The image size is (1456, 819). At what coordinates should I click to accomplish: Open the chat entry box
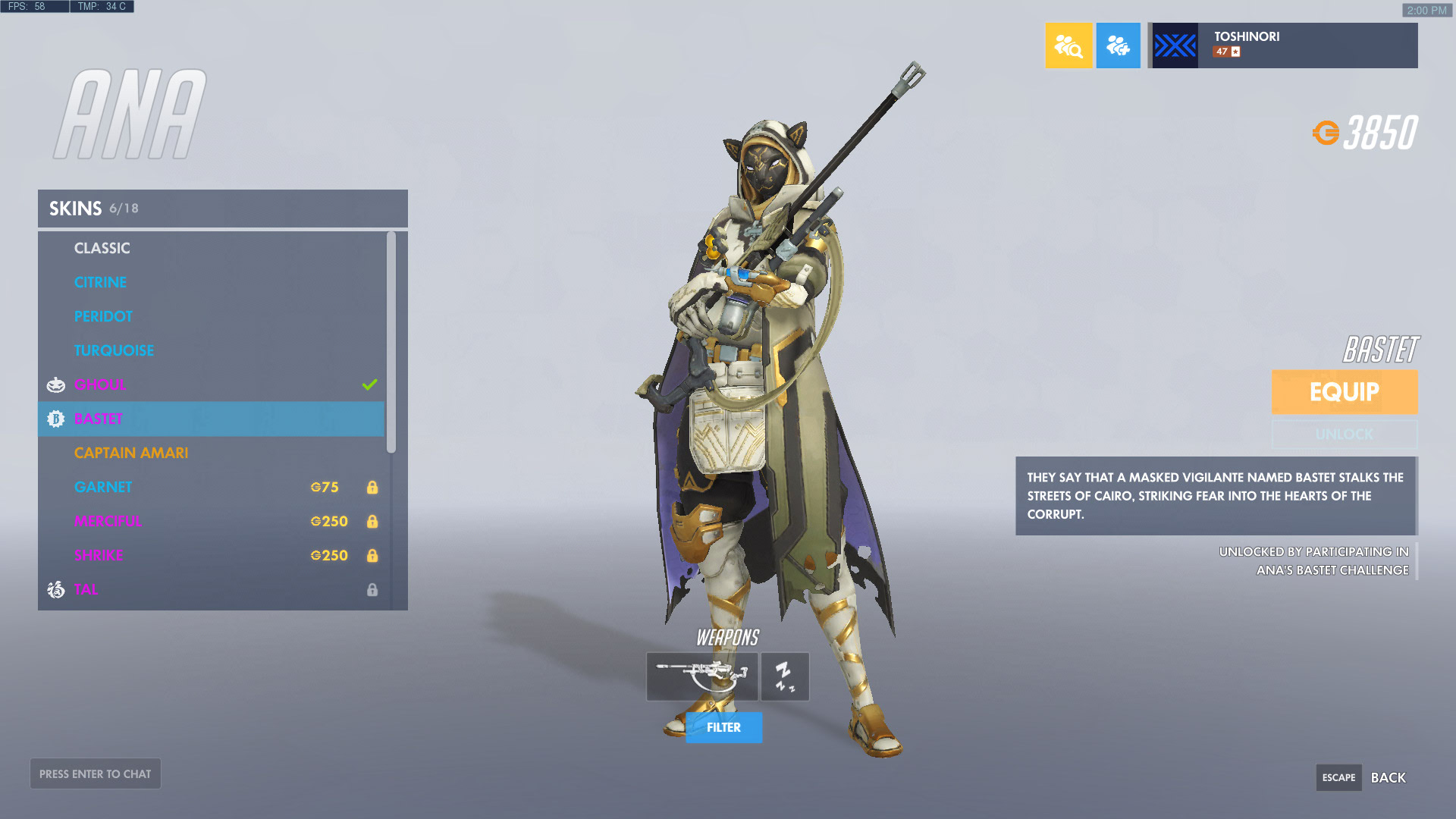[96, 773]
